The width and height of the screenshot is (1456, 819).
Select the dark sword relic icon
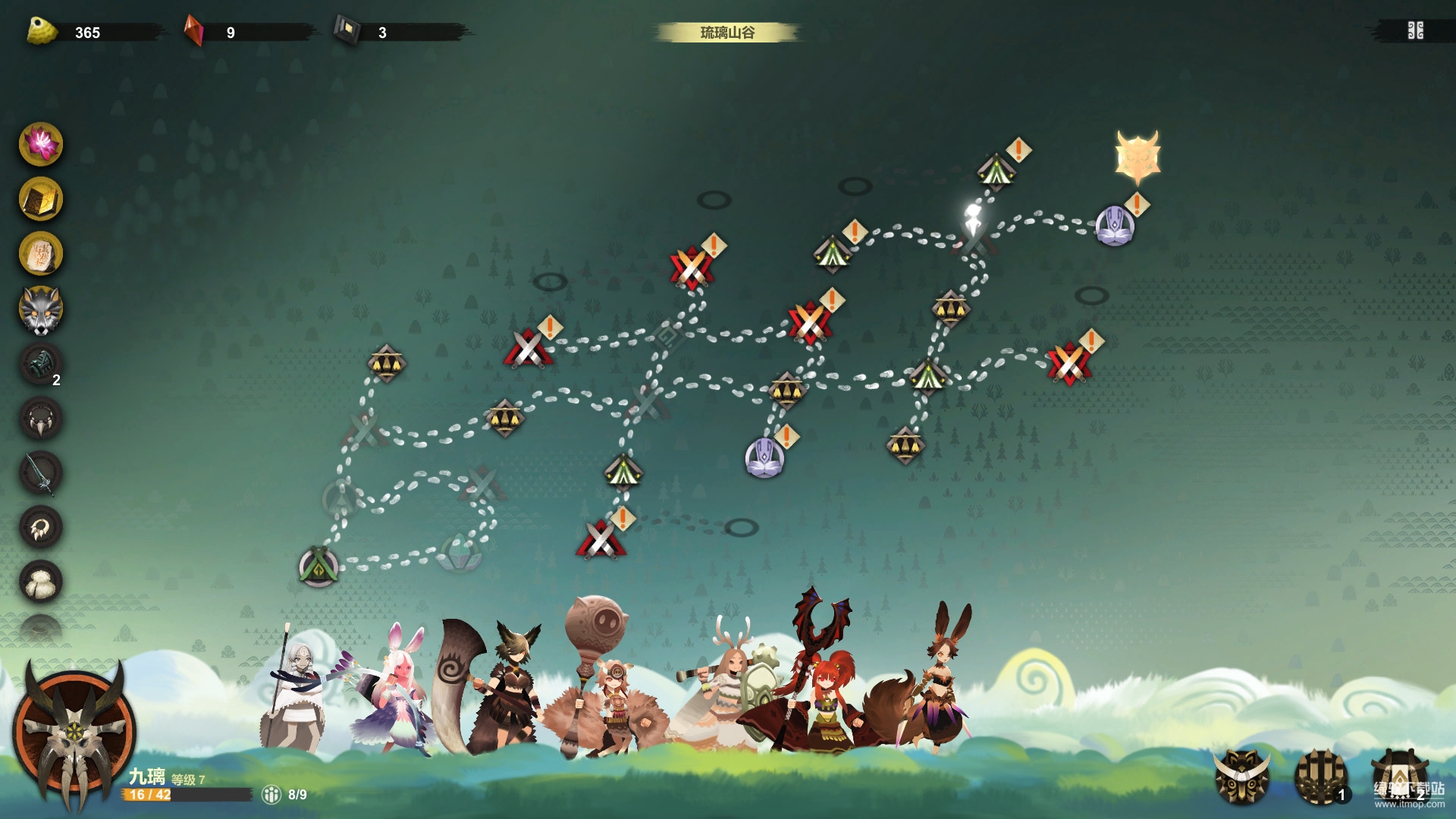pyautogui.click(x=41, y=473)
